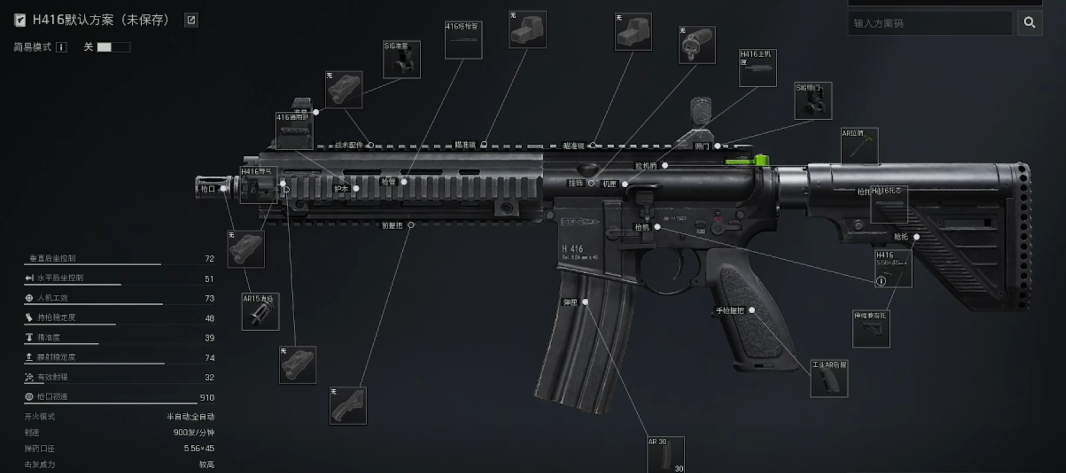Click the build code input field
The width and height of the screenshot is (1066, 473).
(930, 23)
